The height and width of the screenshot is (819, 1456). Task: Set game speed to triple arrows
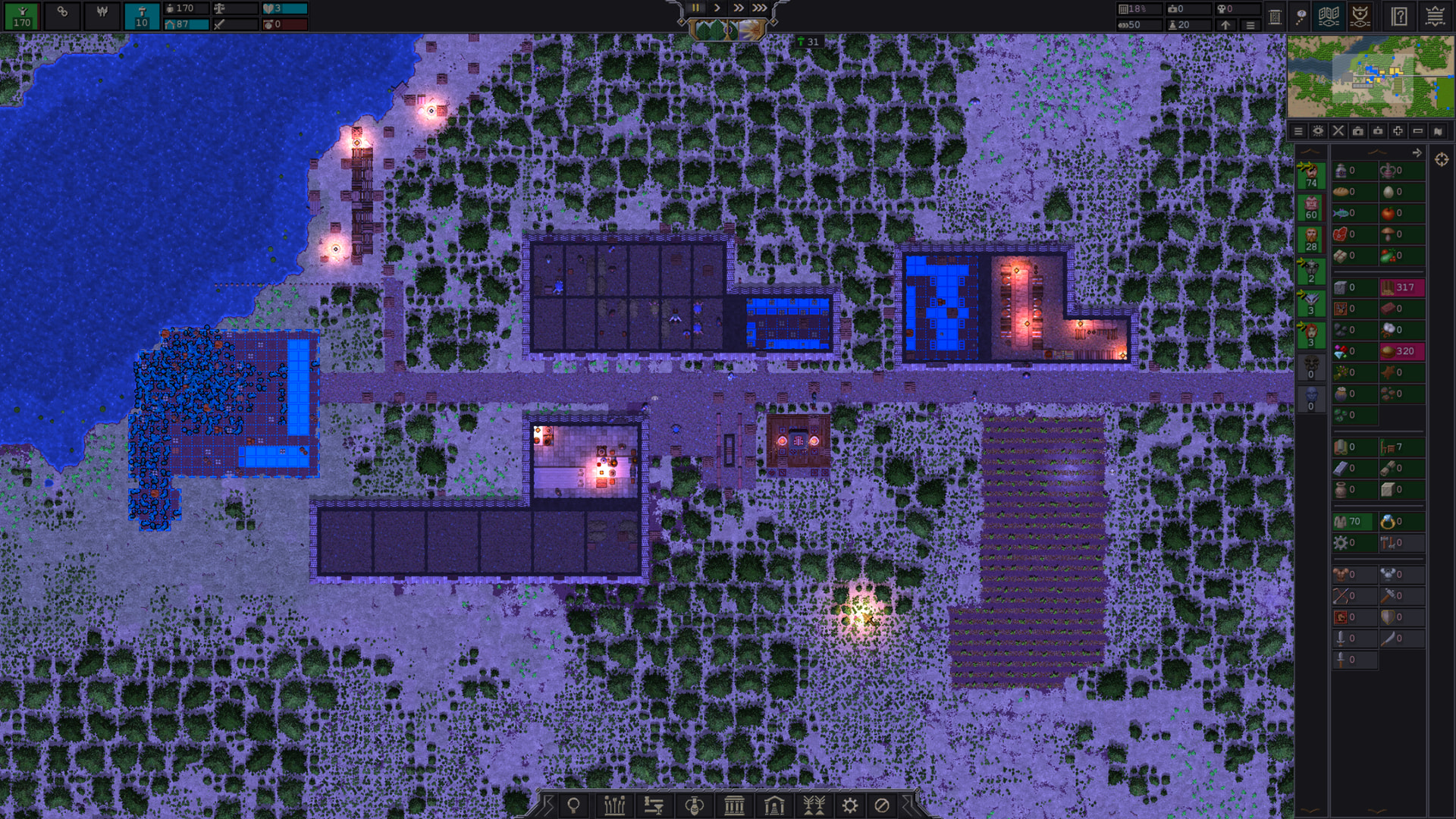[759, 8]
